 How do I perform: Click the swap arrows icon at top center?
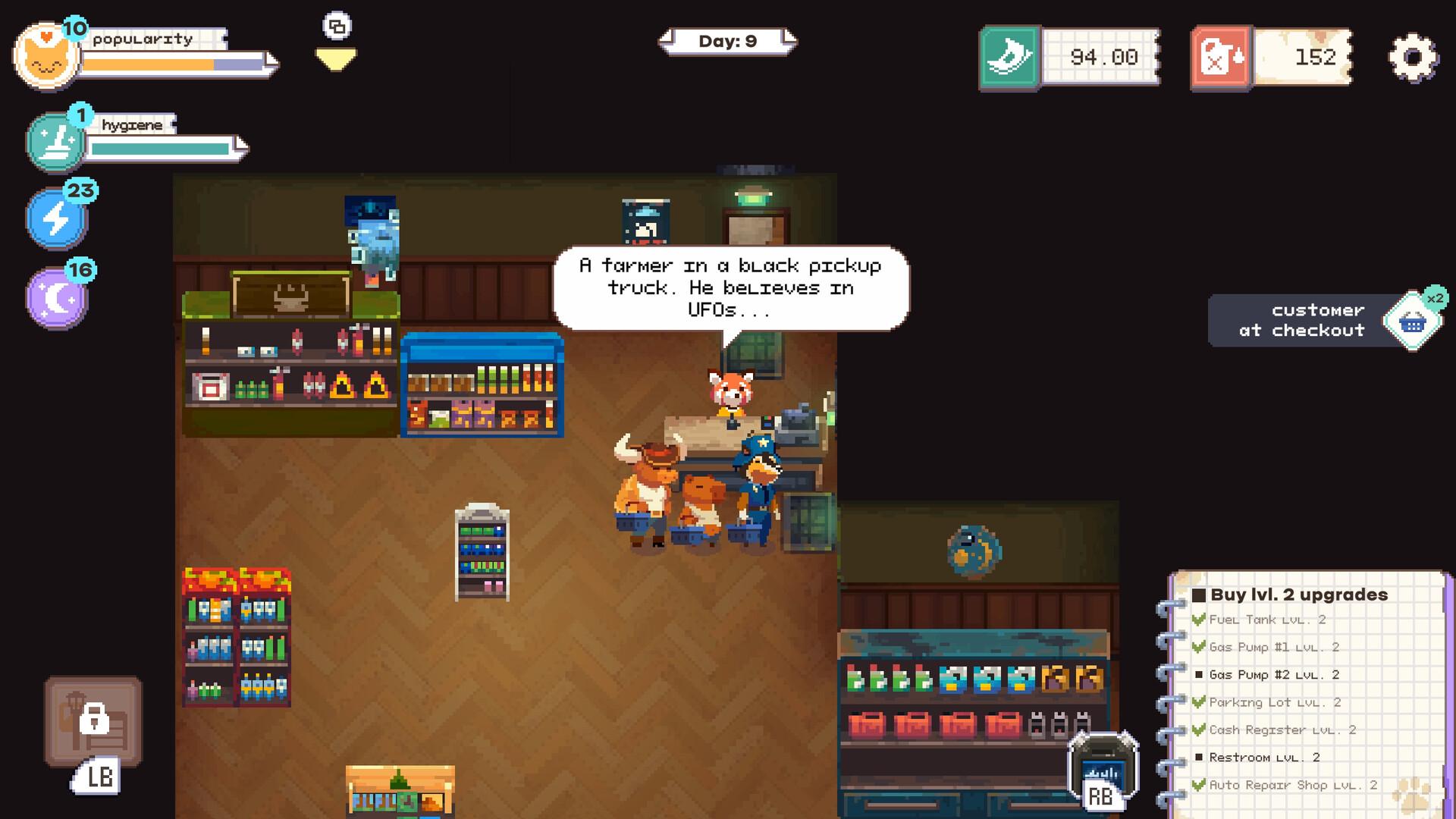click(x=336, y=25)
